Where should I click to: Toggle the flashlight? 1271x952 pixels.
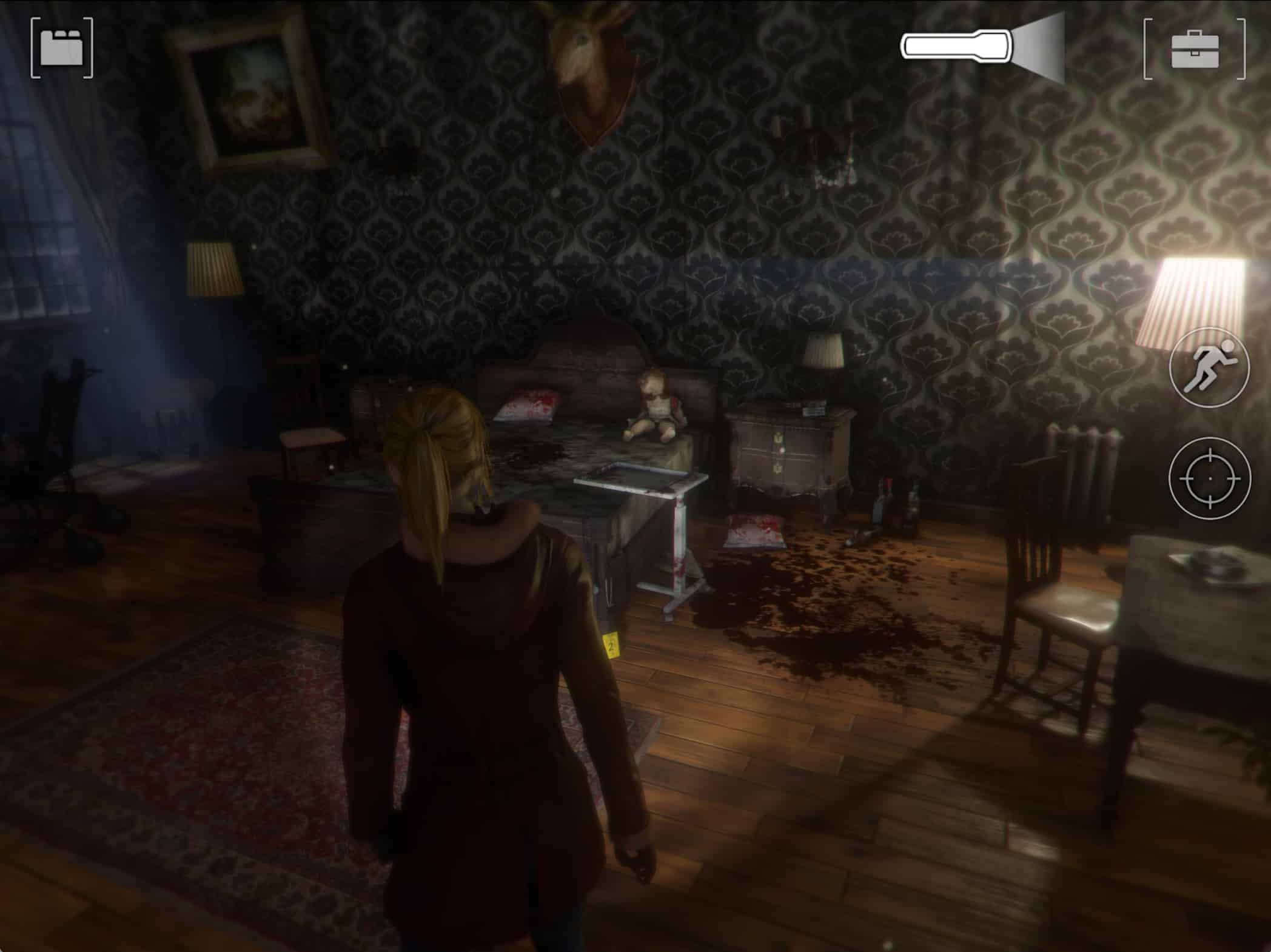[x=982, y=47]
